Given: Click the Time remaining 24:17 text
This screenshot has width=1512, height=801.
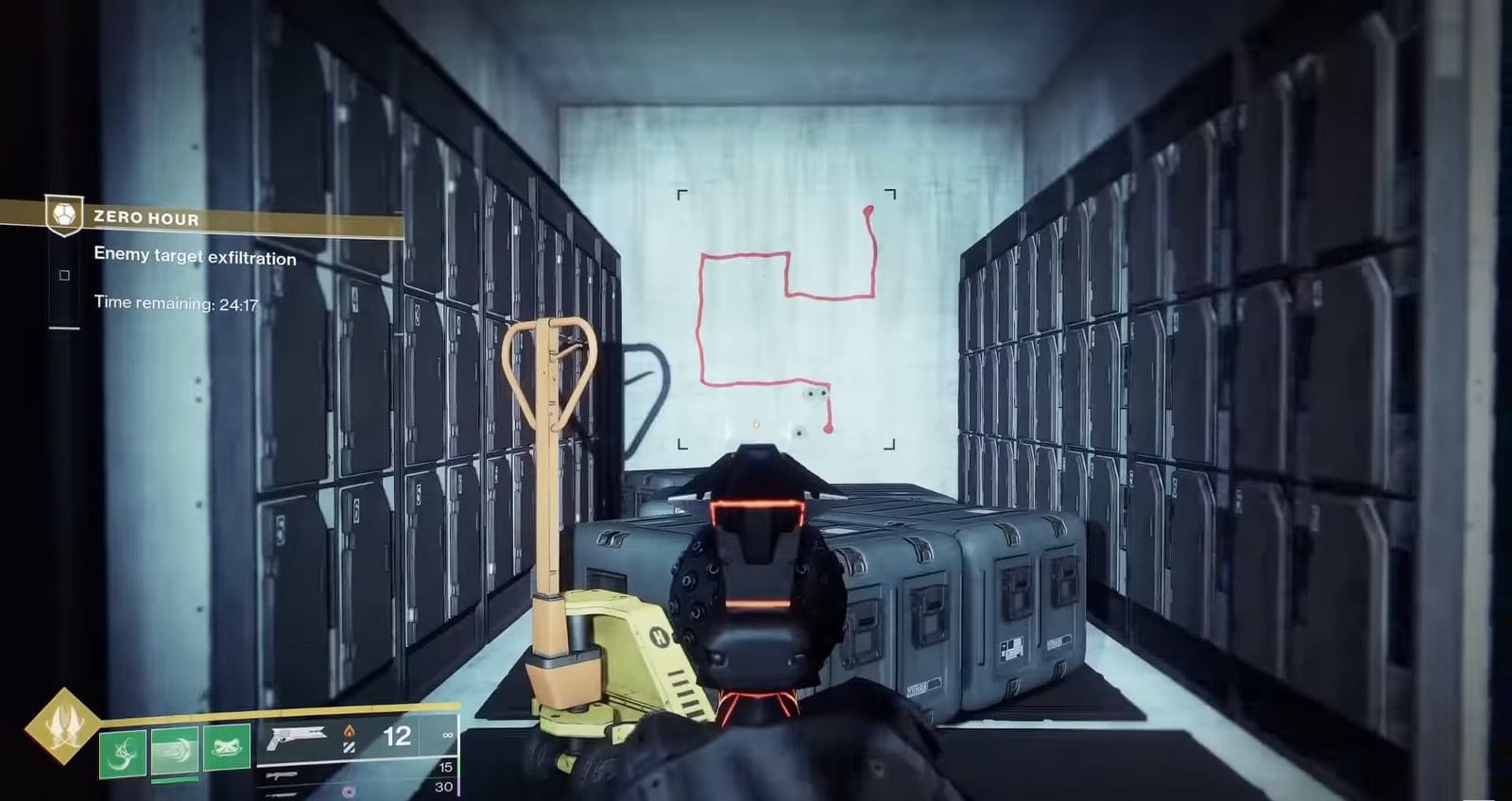Looking at the screenshot, I should click(175, 302).
